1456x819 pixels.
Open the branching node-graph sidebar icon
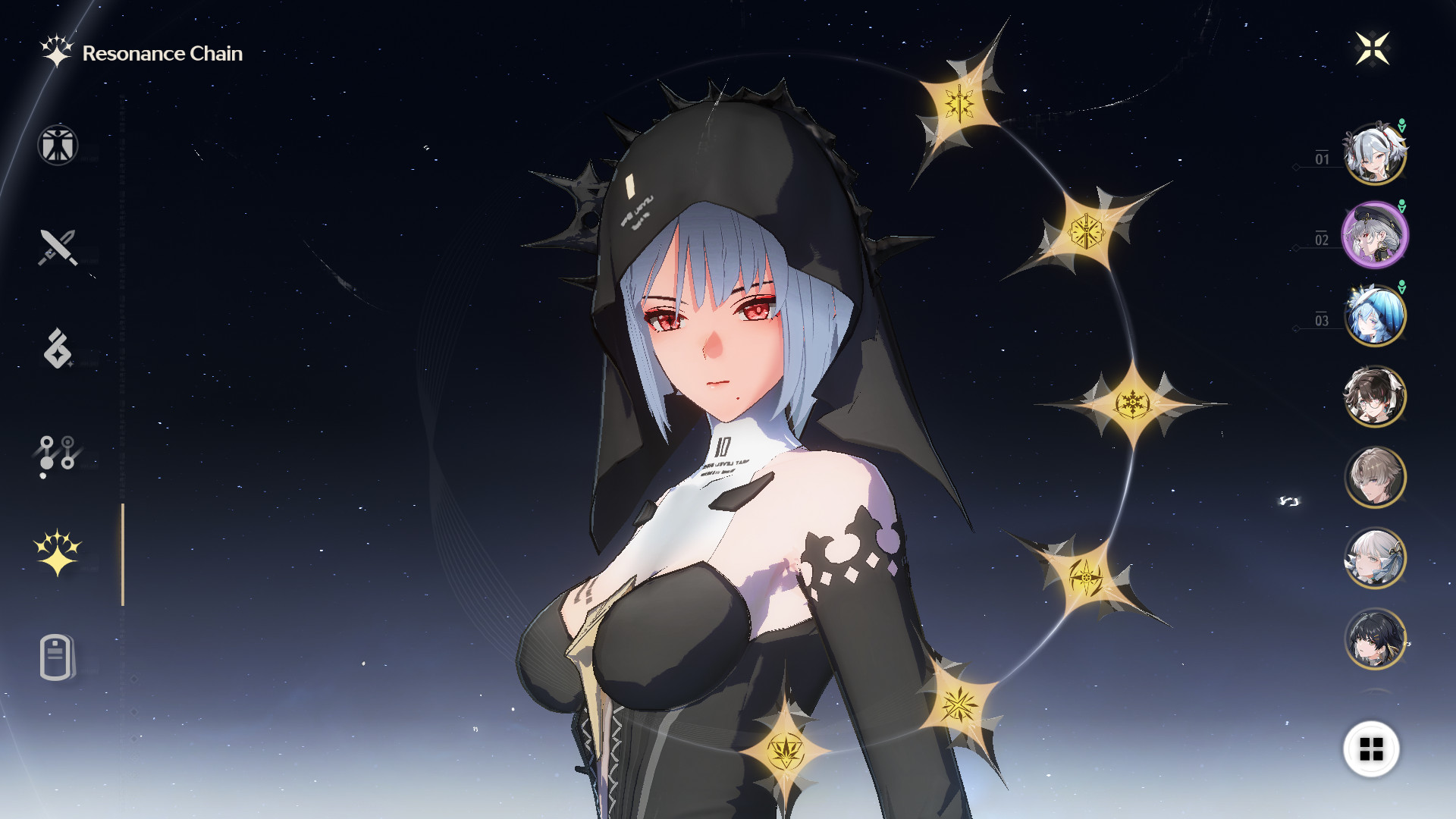[x=57, y=453]
